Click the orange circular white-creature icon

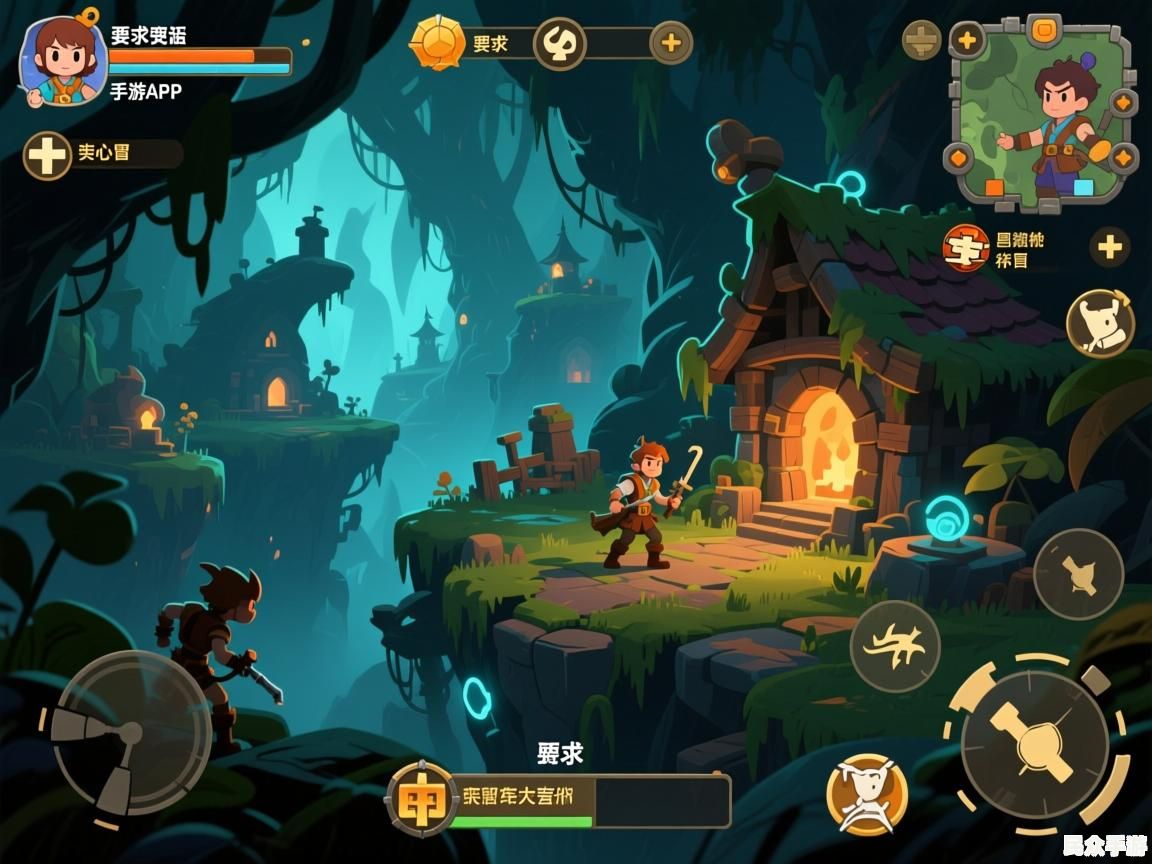coord(867,794)
